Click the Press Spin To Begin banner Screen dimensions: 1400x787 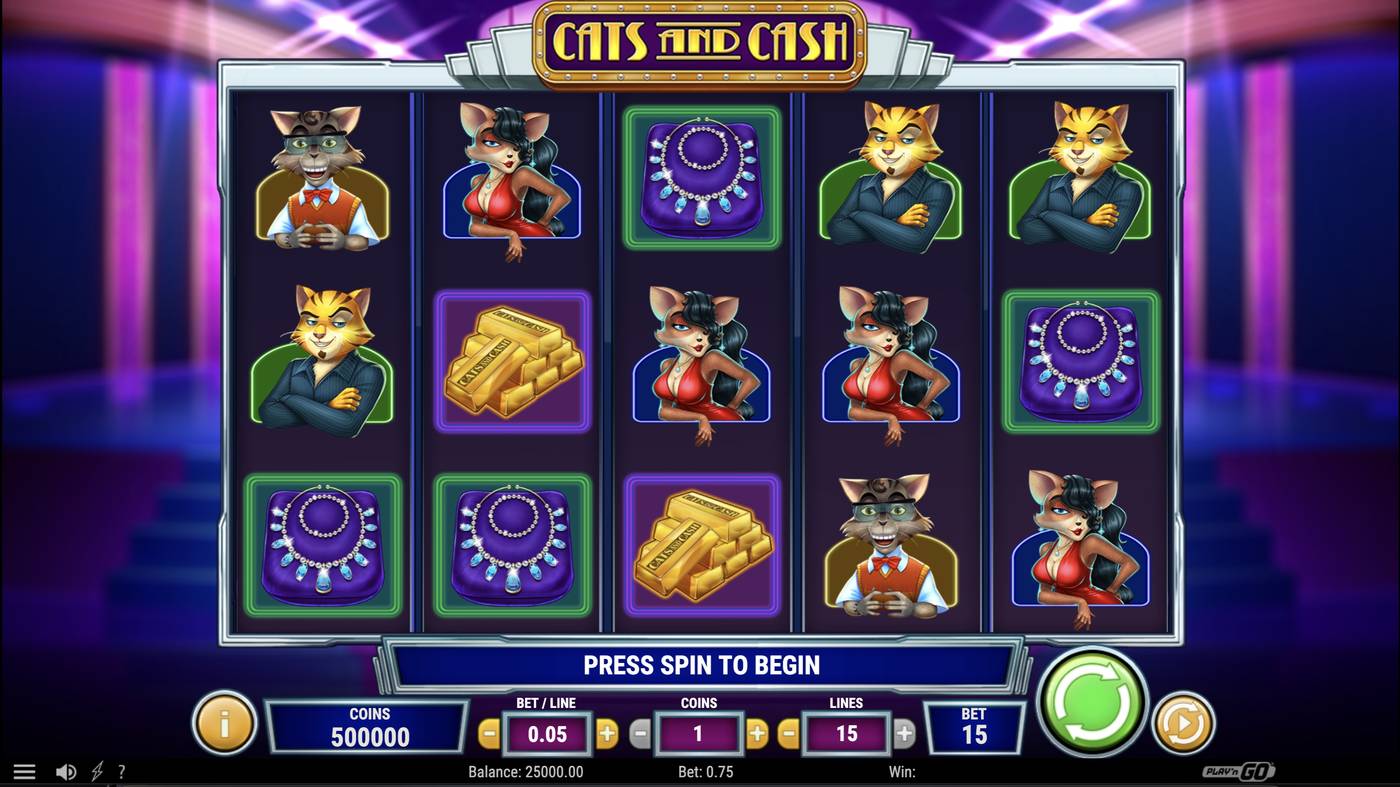point(700,664)
